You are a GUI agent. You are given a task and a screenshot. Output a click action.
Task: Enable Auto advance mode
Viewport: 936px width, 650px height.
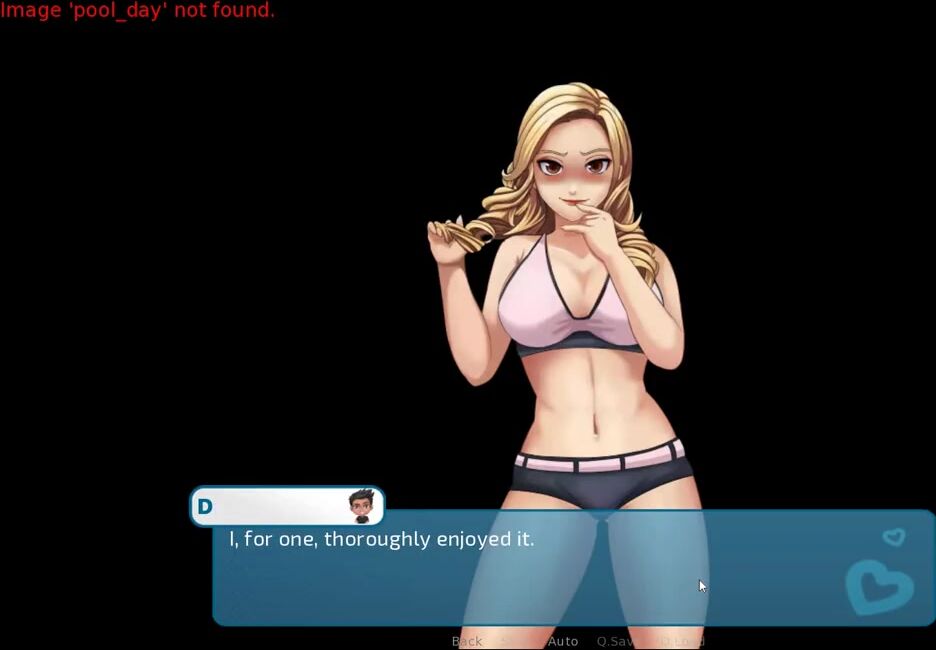(x=563, y=641)
